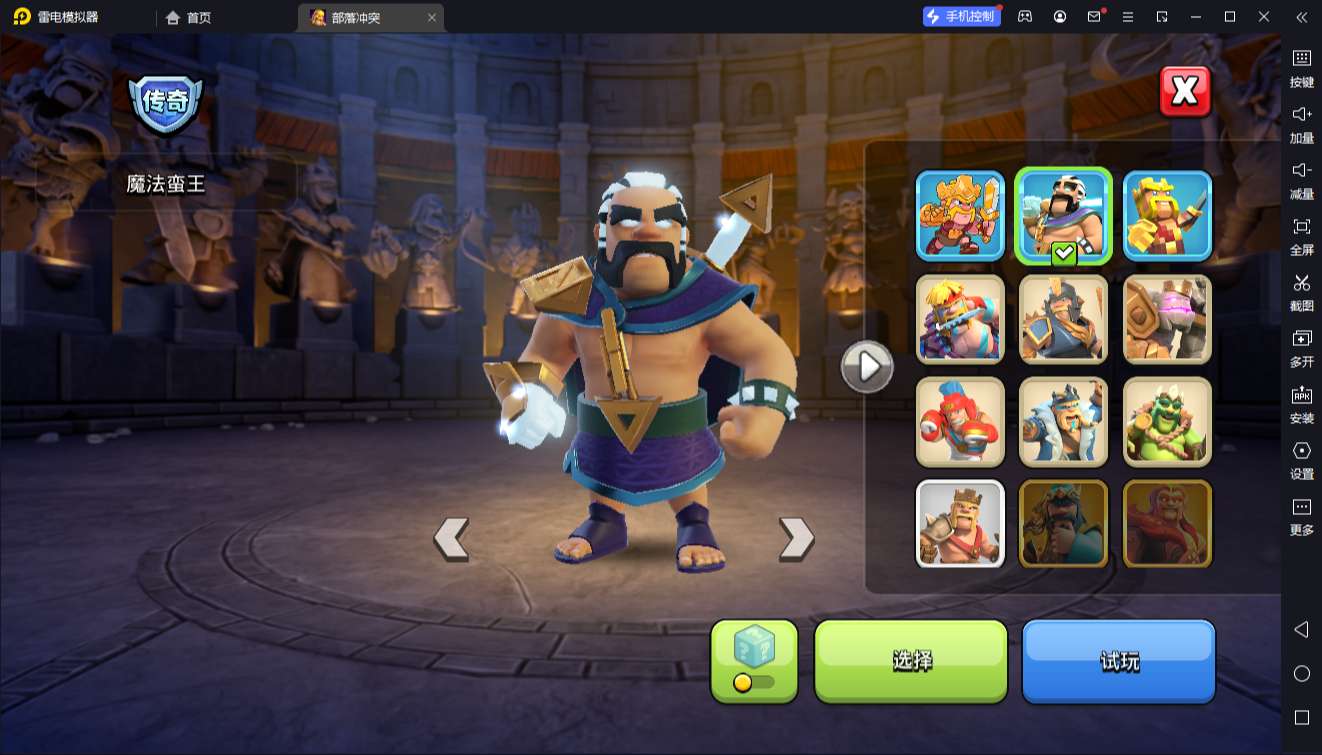
Task: Close the skin selection screen with red X
Action: 1185,92
